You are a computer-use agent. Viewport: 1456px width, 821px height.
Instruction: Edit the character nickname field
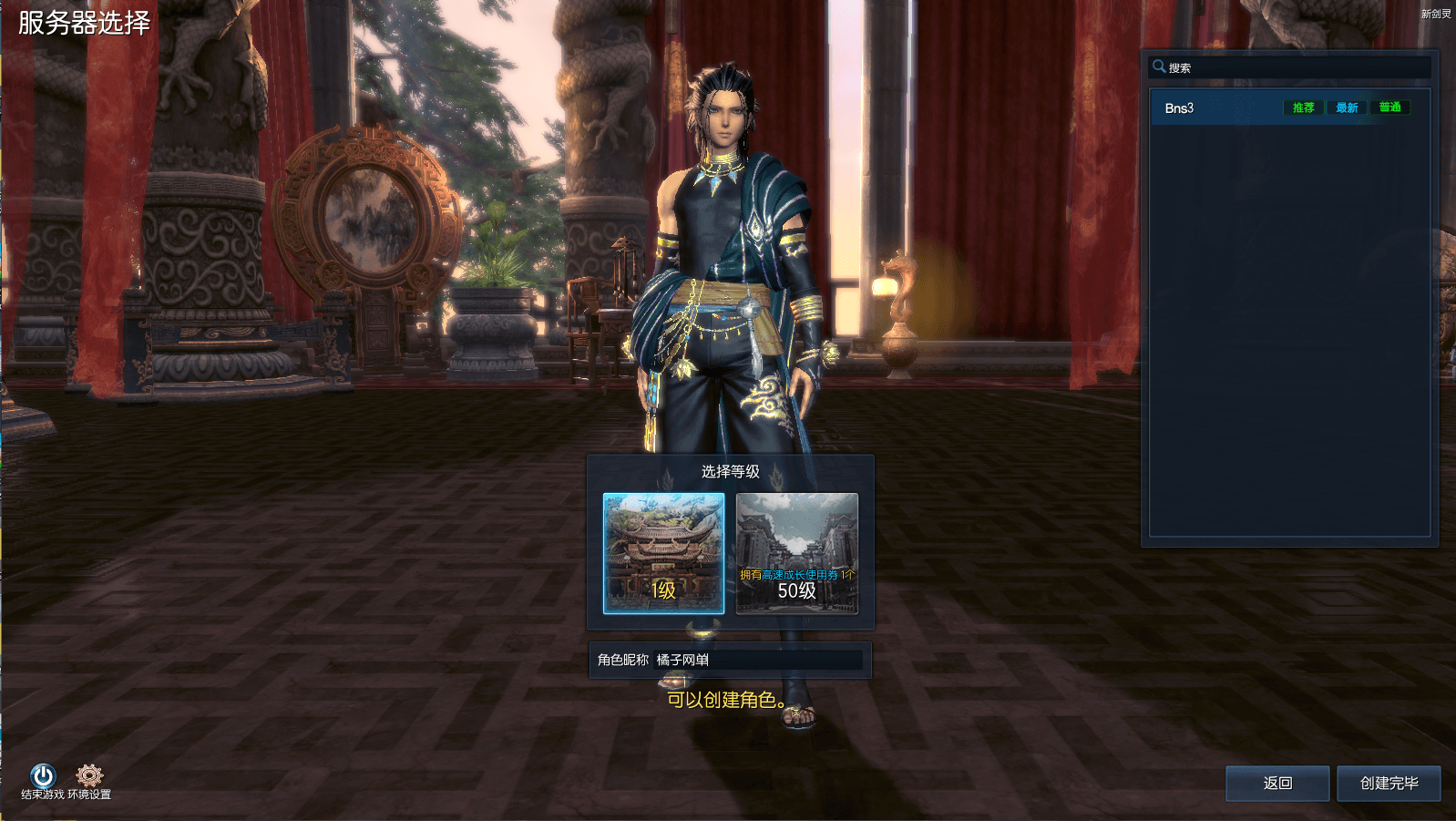pos(756,660)
